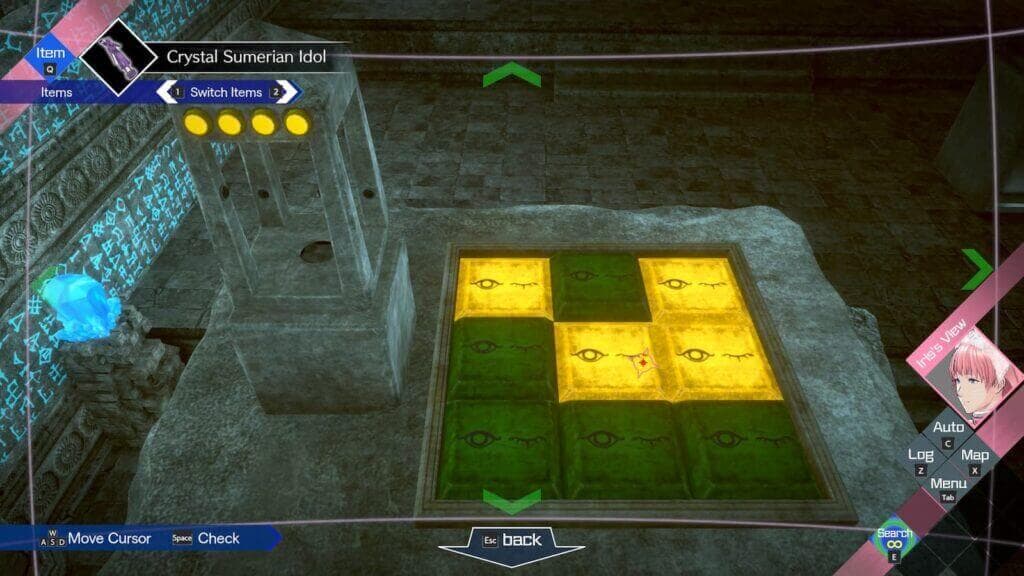This screenshot has height=576, width=1024.
Task: Select the unlit tile between top-row lit tiles
Action: pyautogui.click(x=595, y=286)
